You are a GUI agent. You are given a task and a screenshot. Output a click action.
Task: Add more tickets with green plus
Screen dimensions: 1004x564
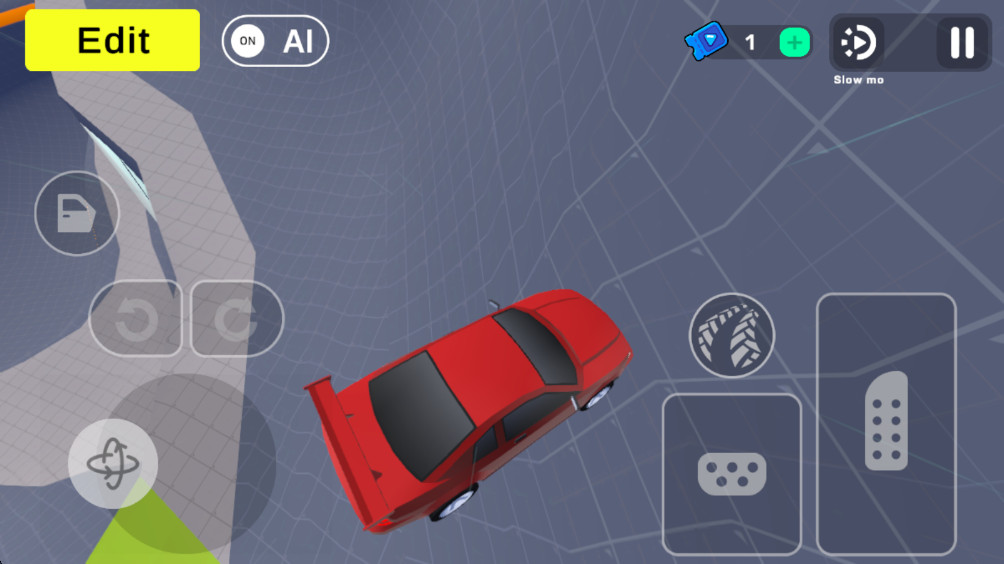pos(795,43)
